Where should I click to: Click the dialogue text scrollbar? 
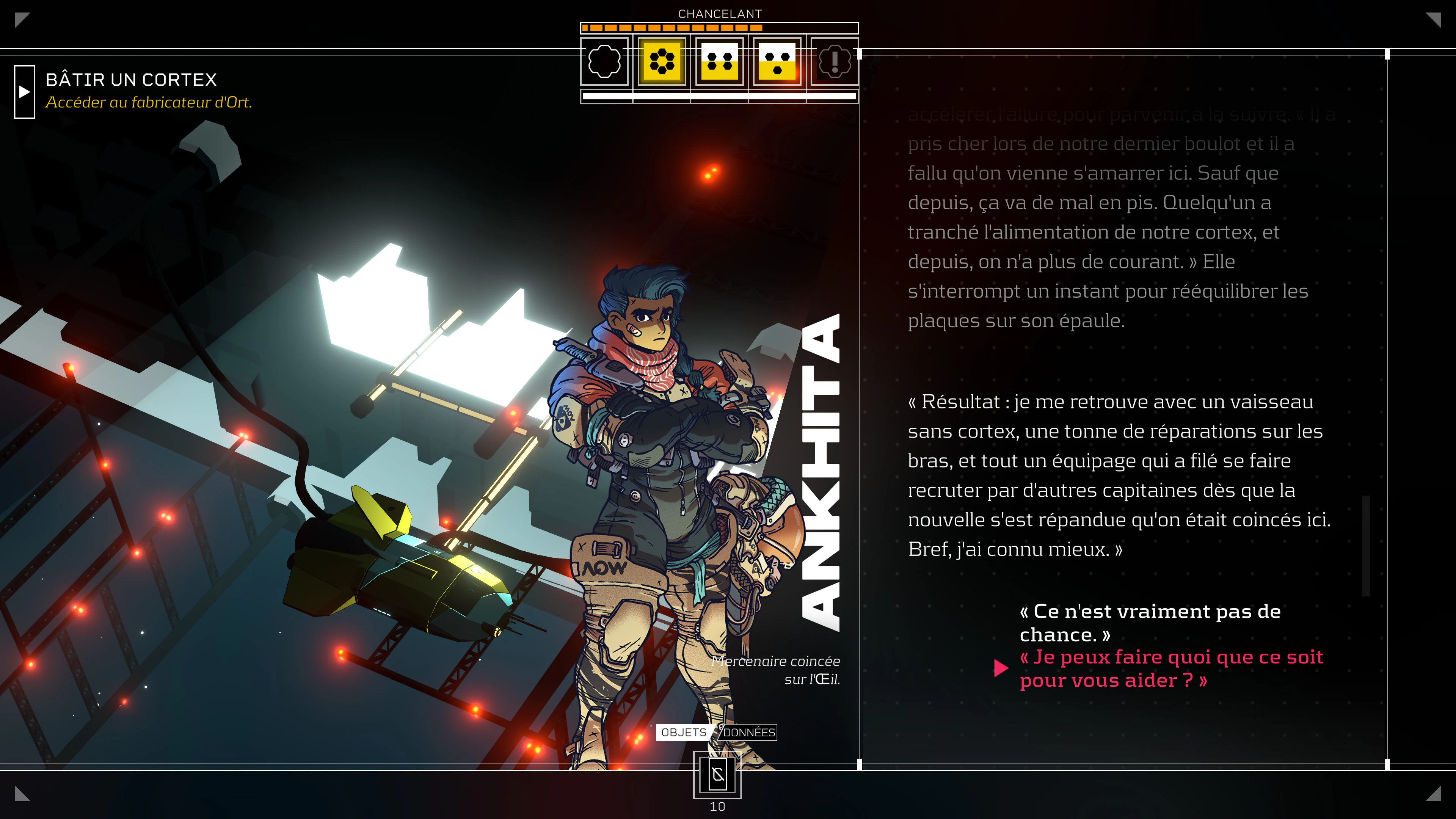click(x=1366, y=546)
